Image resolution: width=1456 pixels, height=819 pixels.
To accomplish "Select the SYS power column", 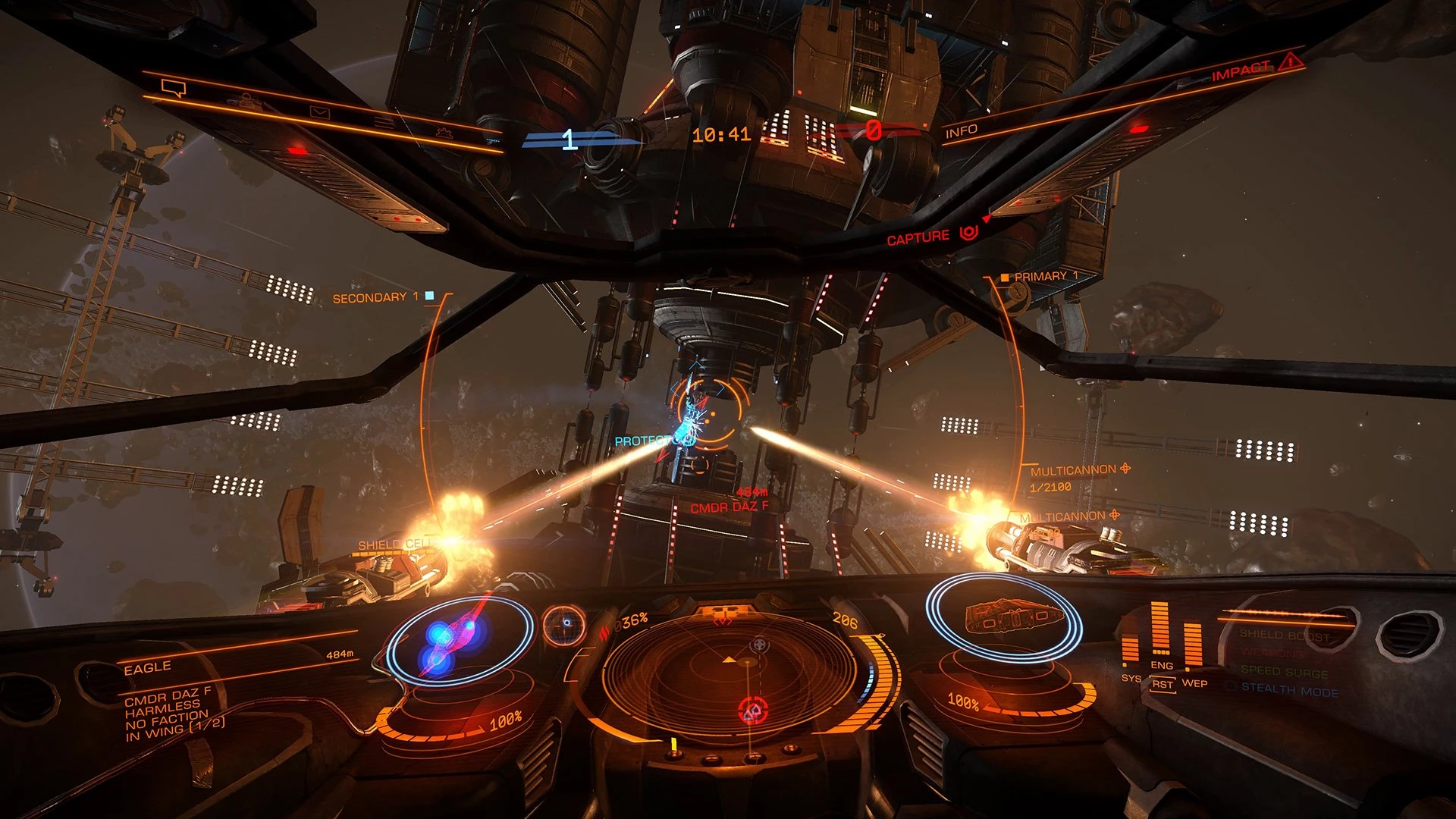I will point(1131,649).
